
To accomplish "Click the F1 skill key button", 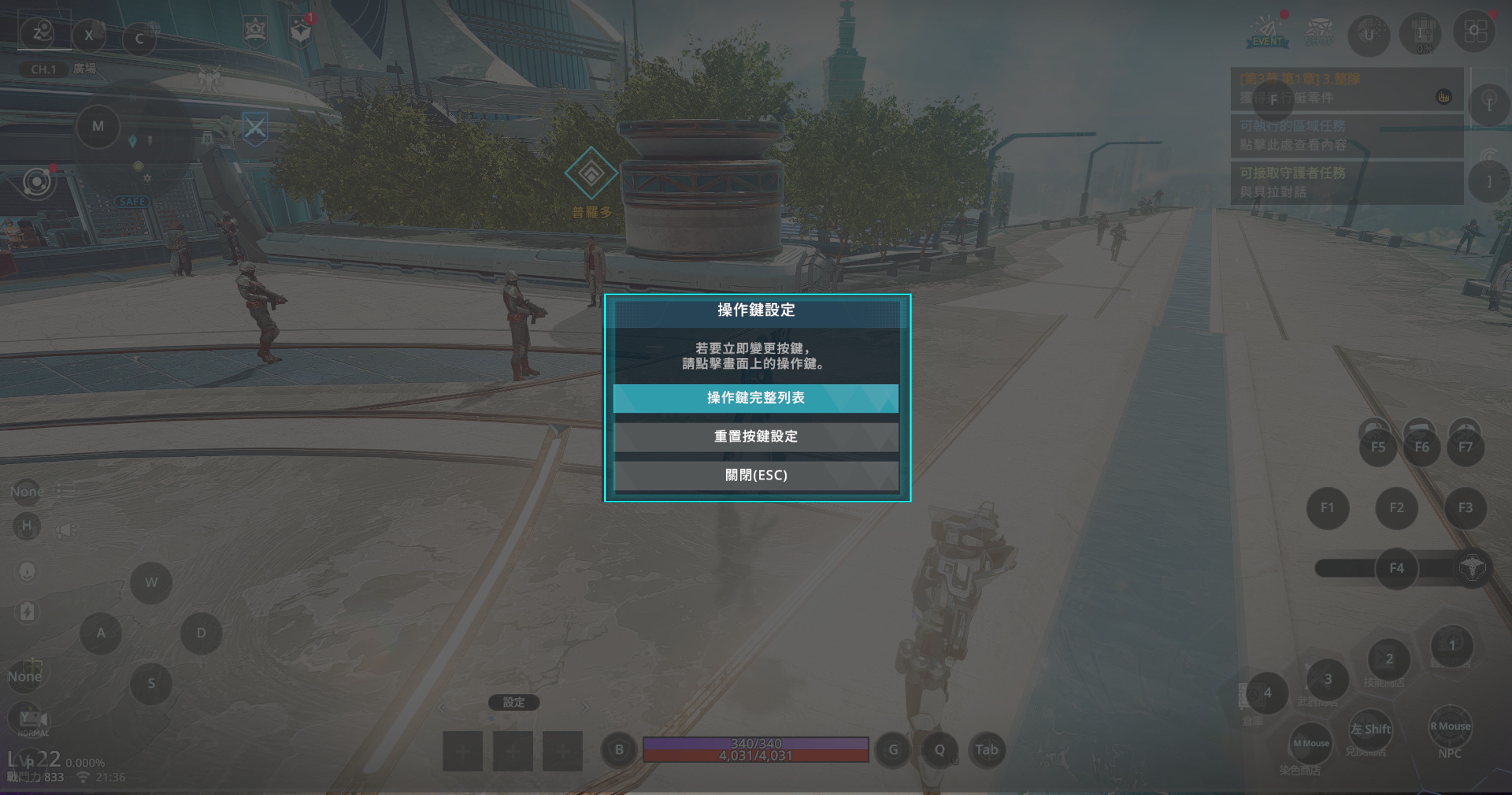I will [x=1327, y=508].
